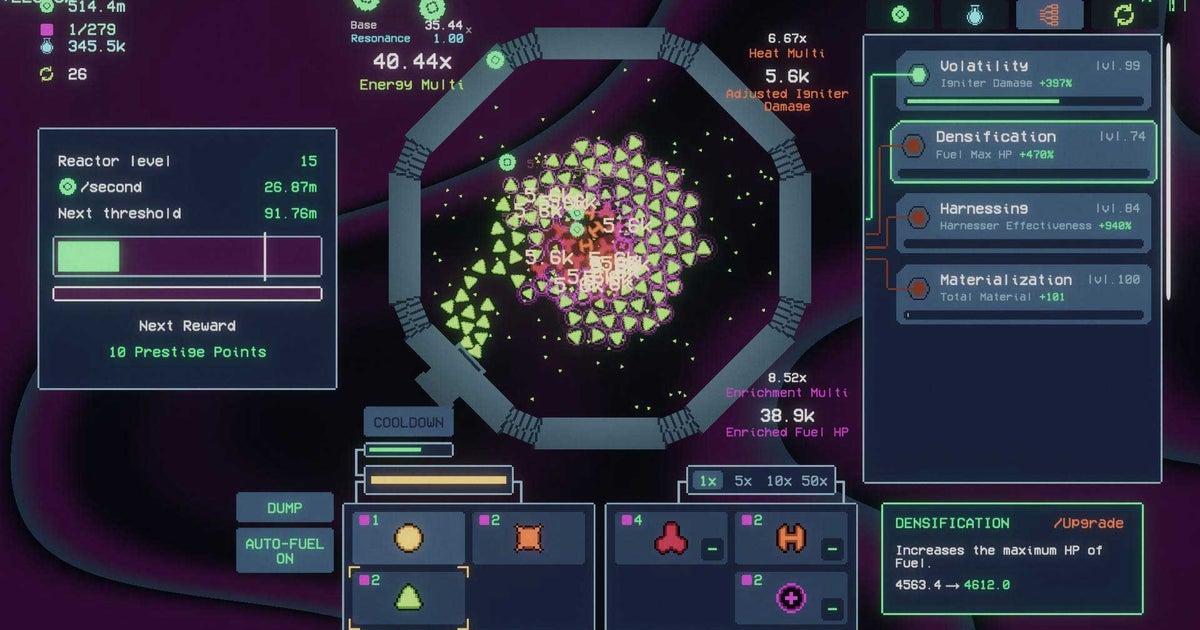Screen dimensions: 1200x630
Task: Choose the 10x multiplier option
Action: (777, 481)
